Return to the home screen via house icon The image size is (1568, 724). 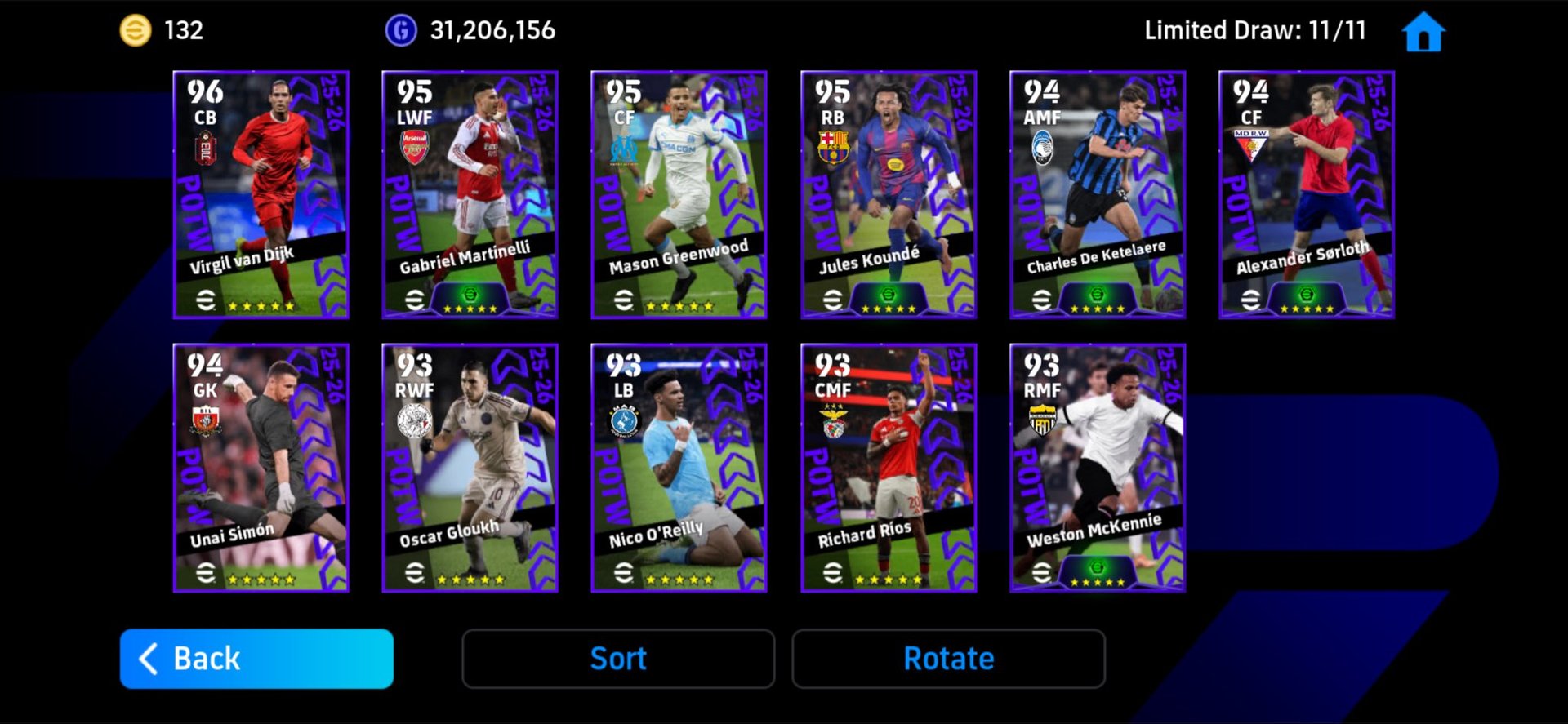click(x=1423, y=32)
